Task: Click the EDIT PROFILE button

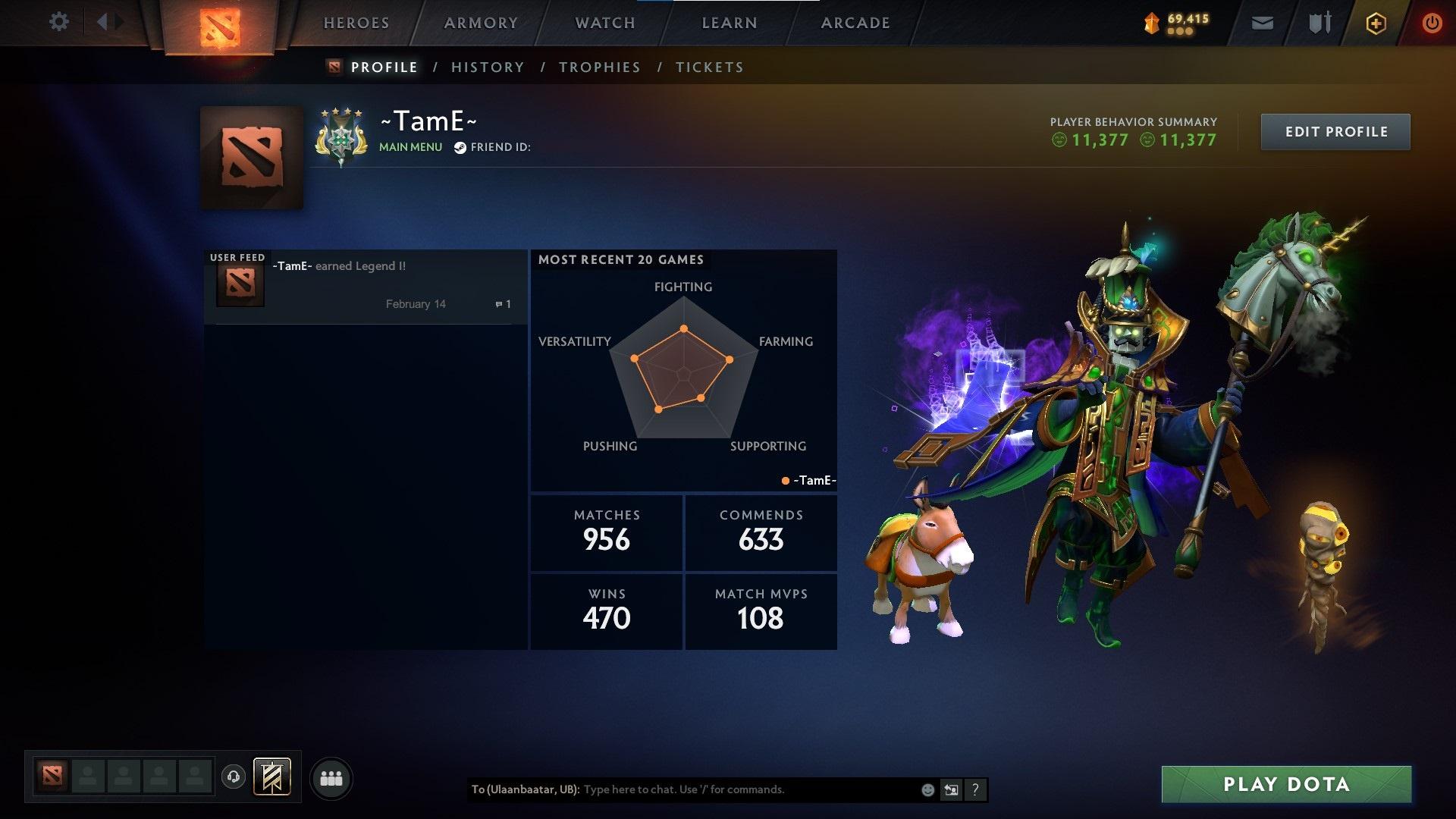Action: 1335,130
